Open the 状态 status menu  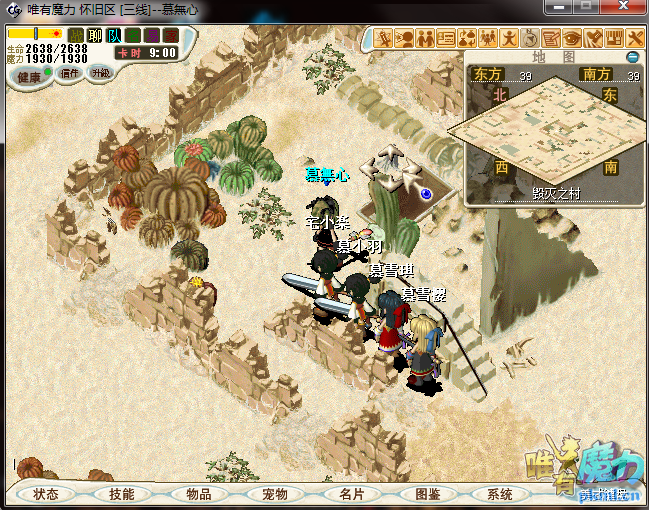pyautogui.click(x=46, y=494)
